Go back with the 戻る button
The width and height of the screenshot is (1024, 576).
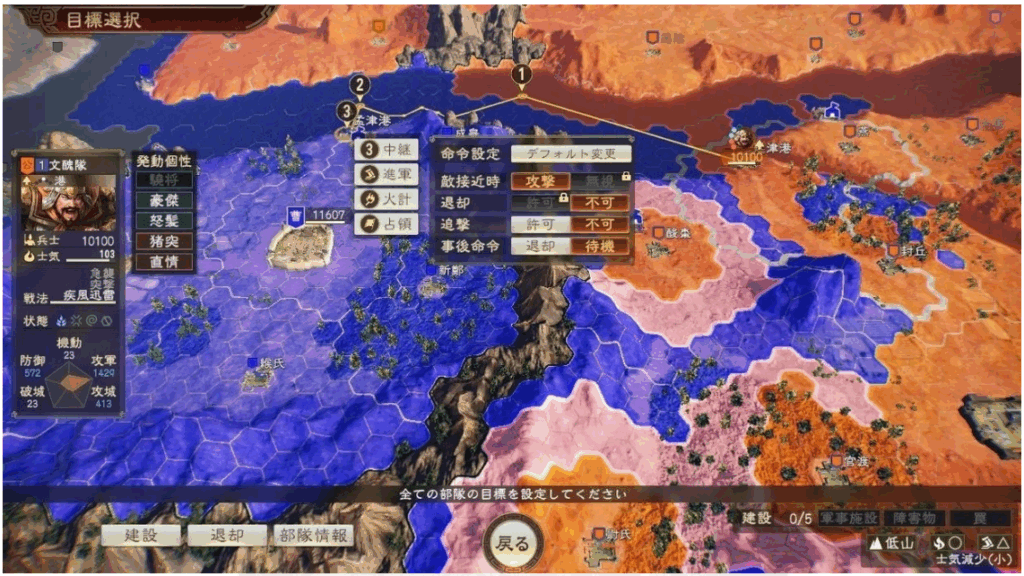click(x=513, y=543)
